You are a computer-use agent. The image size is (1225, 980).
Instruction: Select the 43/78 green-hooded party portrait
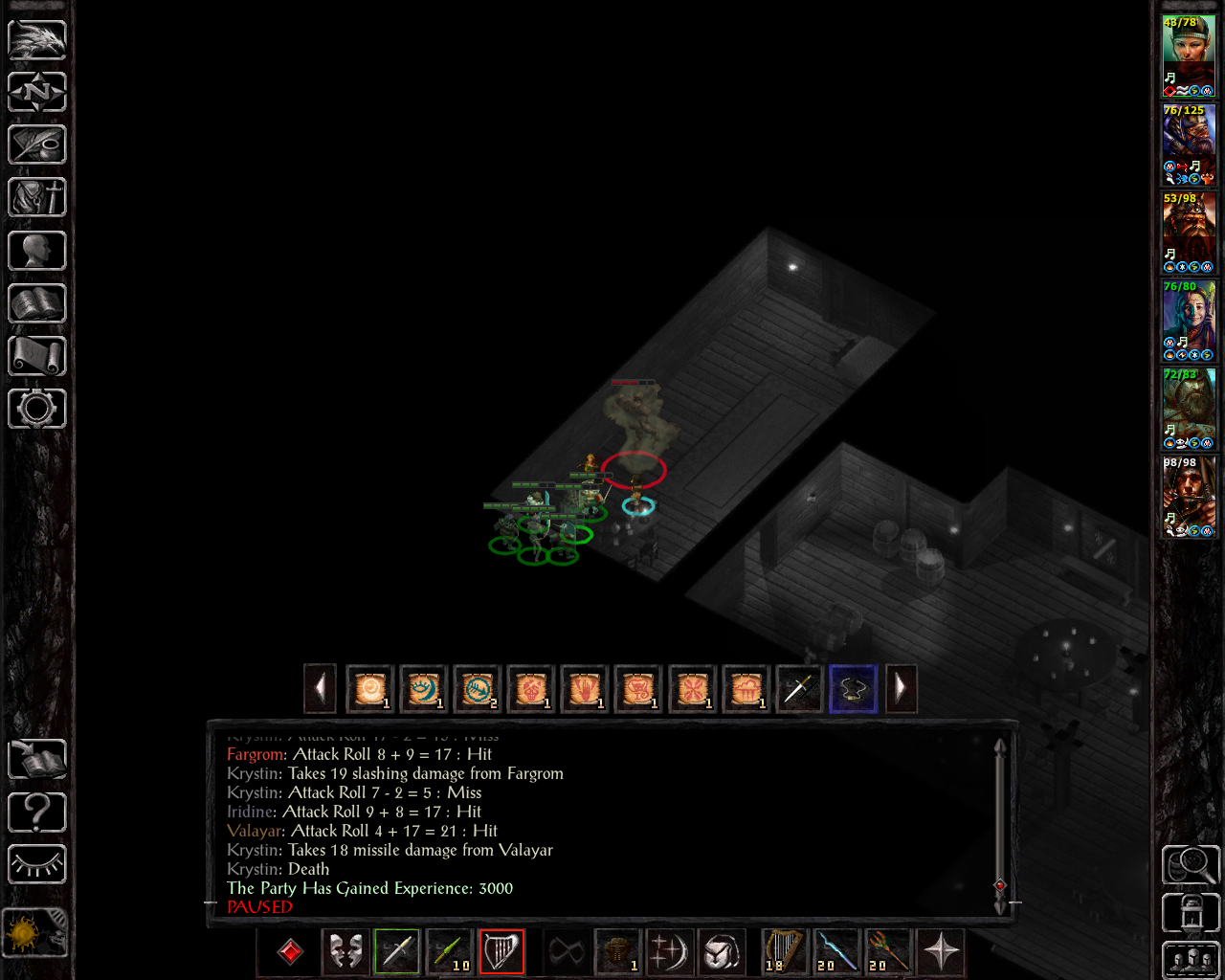(1189, 56)
